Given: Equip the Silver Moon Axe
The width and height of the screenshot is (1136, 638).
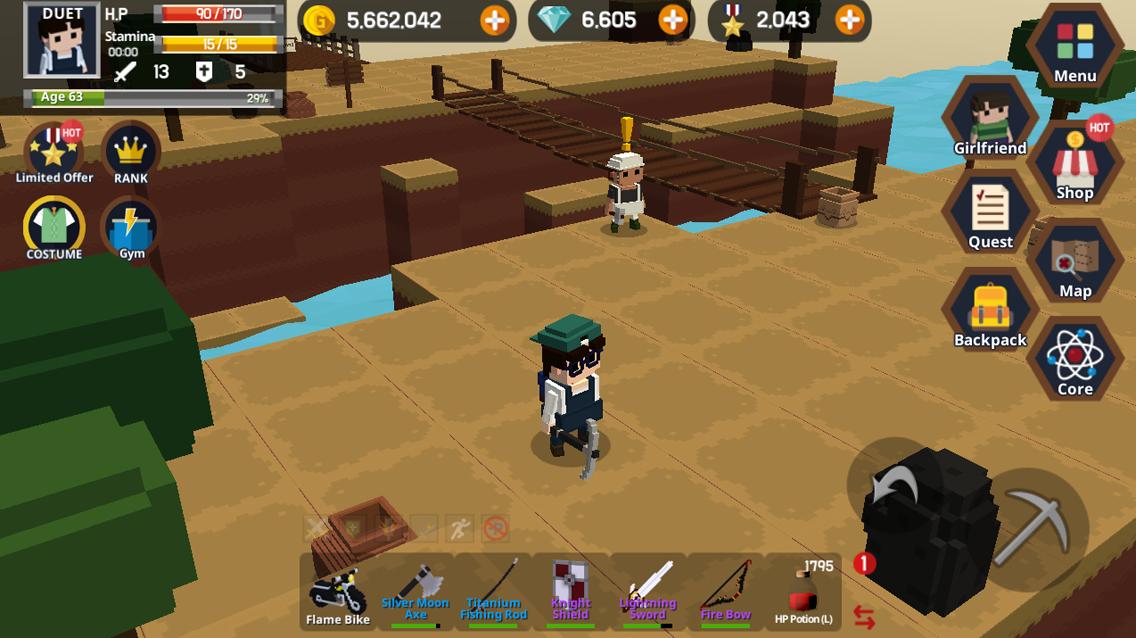Looking at the screenshot, I should coord(415,592).
